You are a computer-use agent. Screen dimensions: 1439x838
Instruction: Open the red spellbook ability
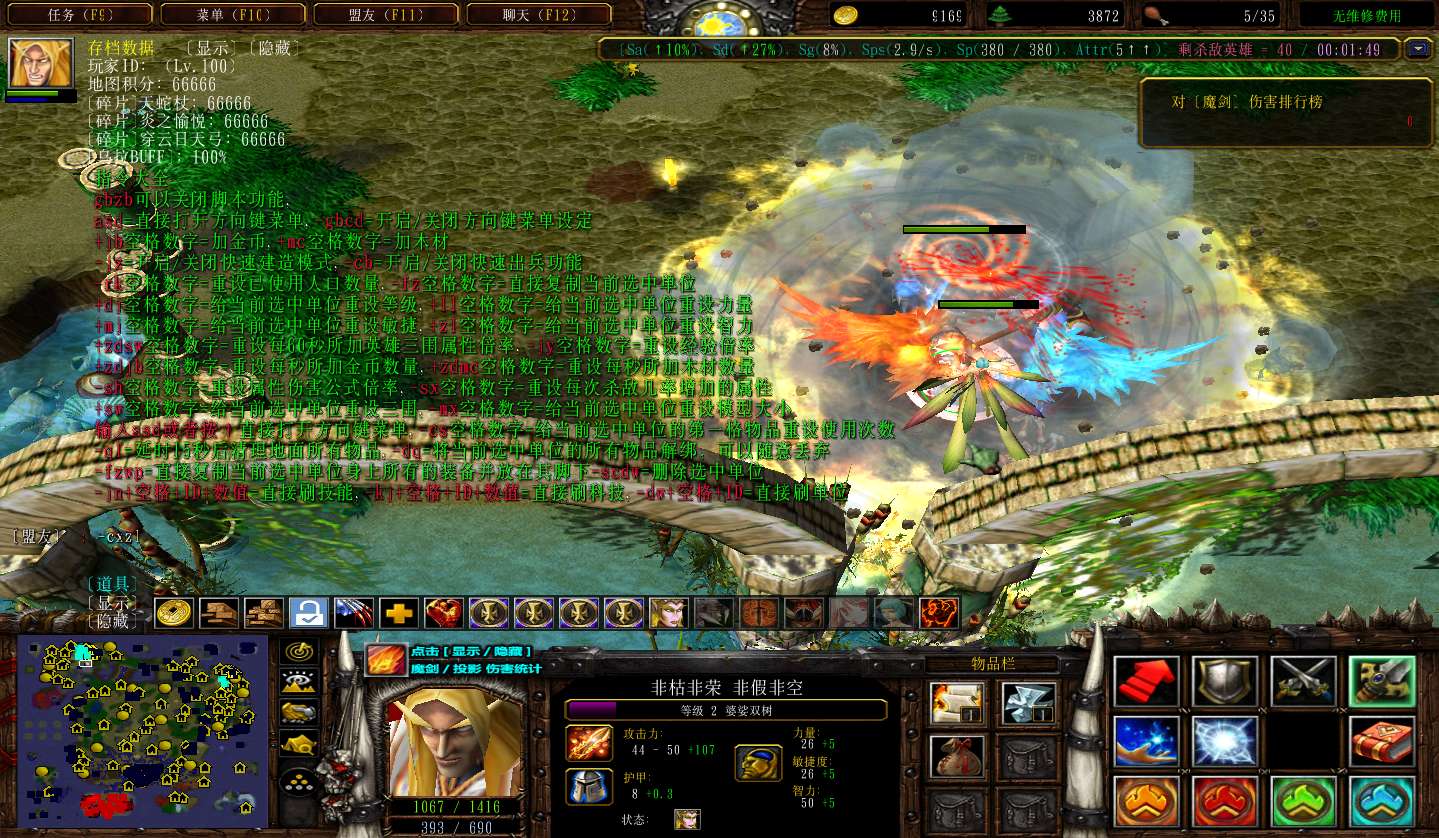pos(1382,741)
